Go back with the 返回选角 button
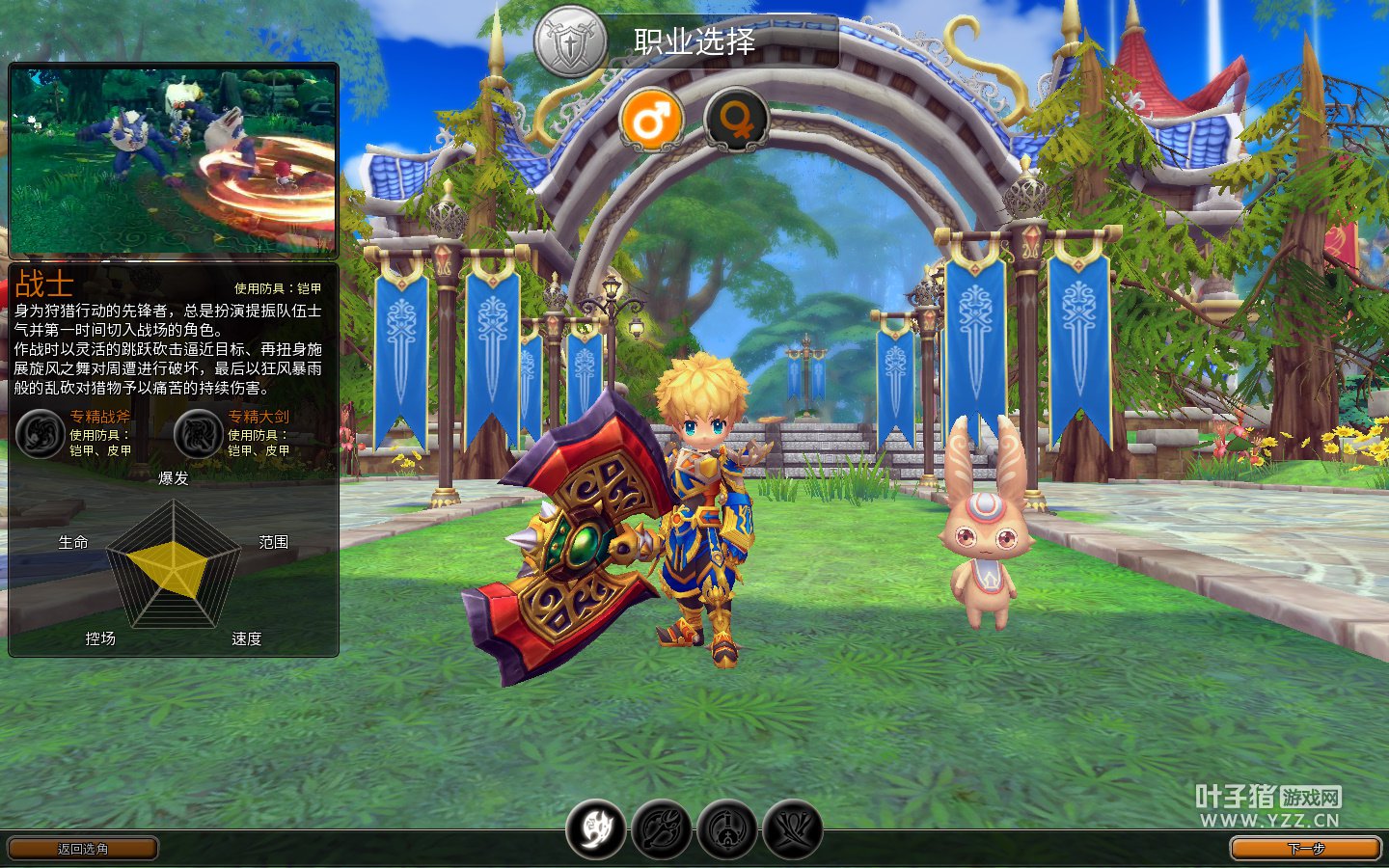1389x868 pixels. [x=83, y=849]
